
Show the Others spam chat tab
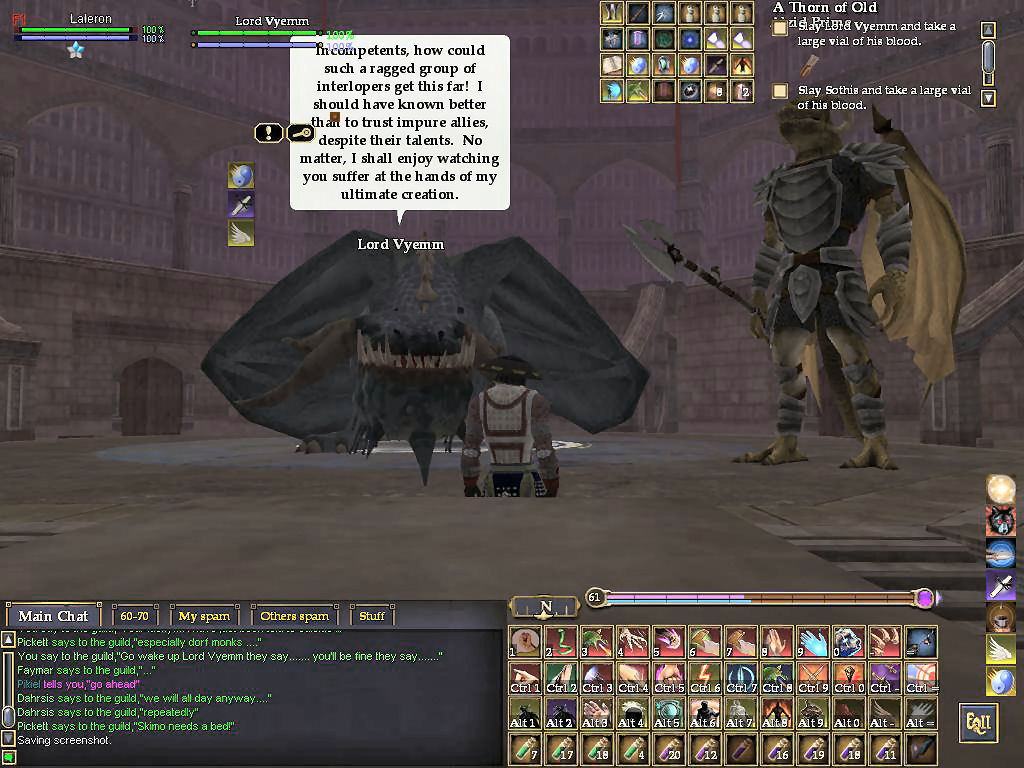click(294, 616)
